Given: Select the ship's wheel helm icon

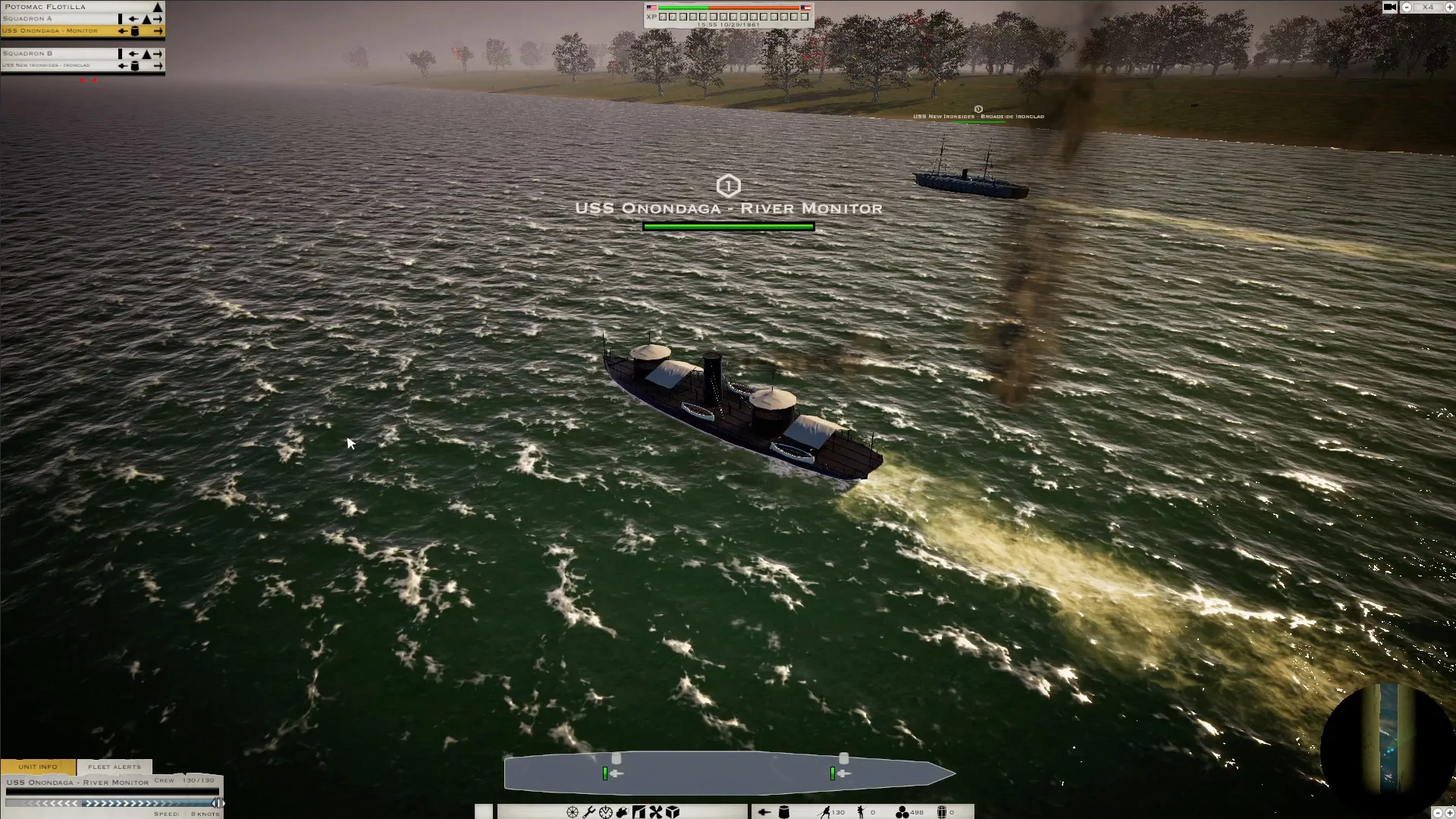Looking at the screenshot, I should 573,811.
